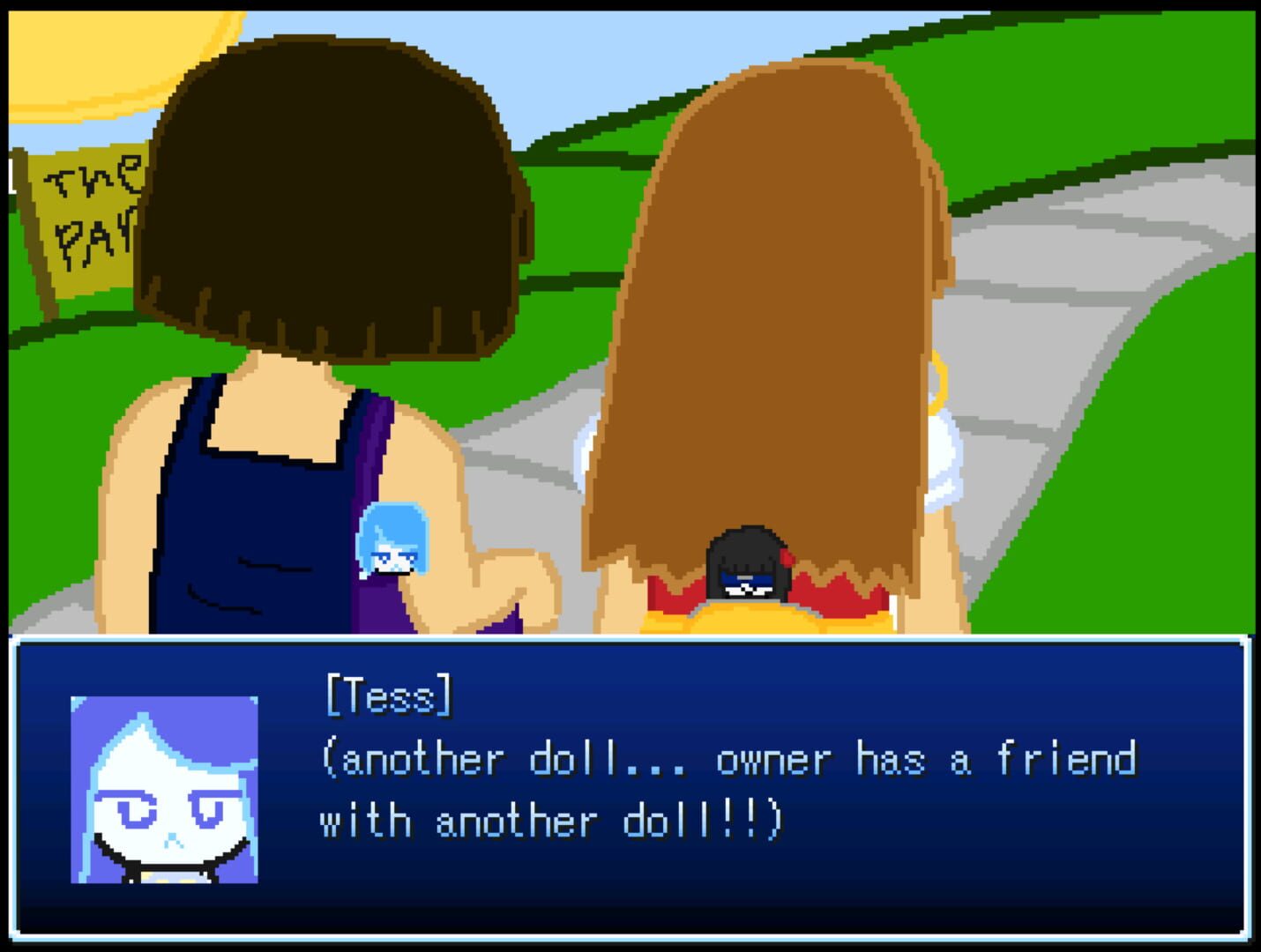Advance the dialogue by clicking the text box

click(x=630, y=793)
